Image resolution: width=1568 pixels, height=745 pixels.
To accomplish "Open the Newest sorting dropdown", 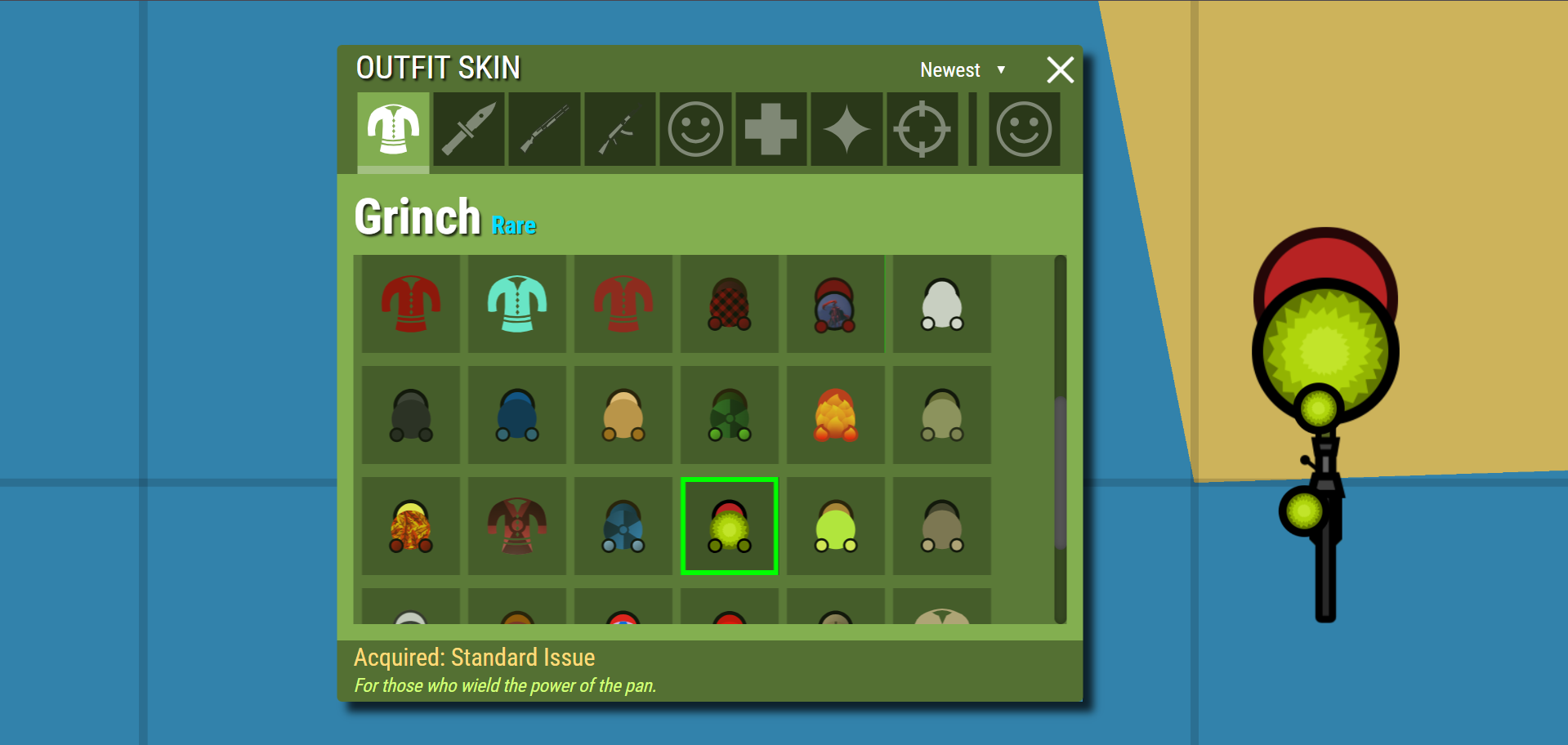I will [x=963, y=70].
